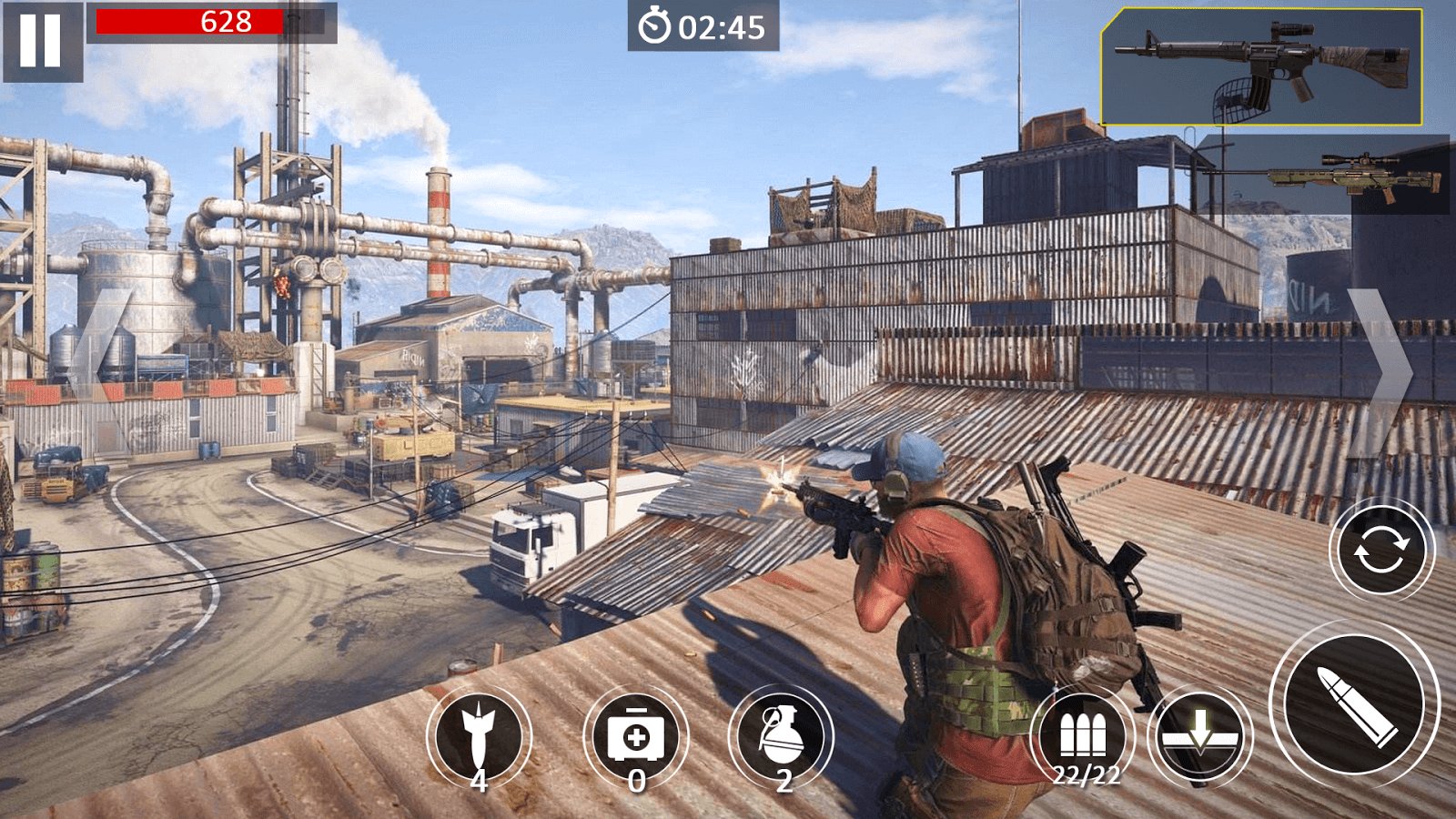This screenshot has width=1456, height=819.
Task: Pause the game
Action: pos(42,41)
